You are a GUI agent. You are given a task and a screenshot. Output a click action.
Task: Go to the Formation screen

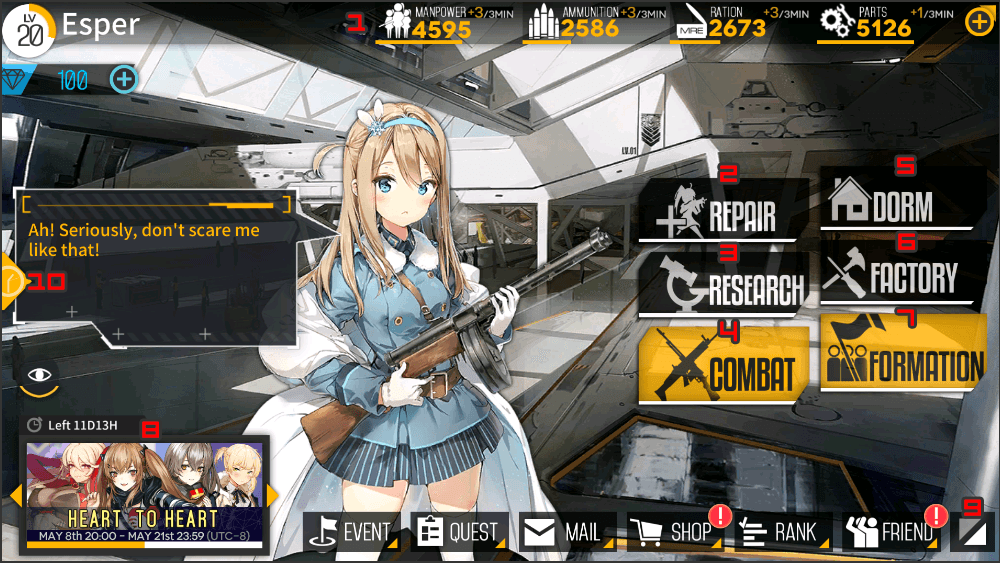(x=903, y=358)
